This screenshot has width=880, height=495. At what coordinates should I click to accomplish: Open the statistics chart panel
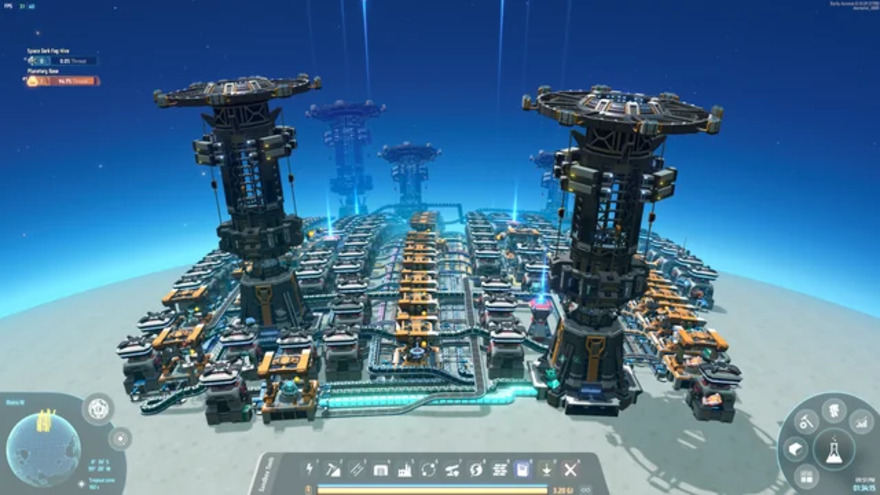pos(861,422)
